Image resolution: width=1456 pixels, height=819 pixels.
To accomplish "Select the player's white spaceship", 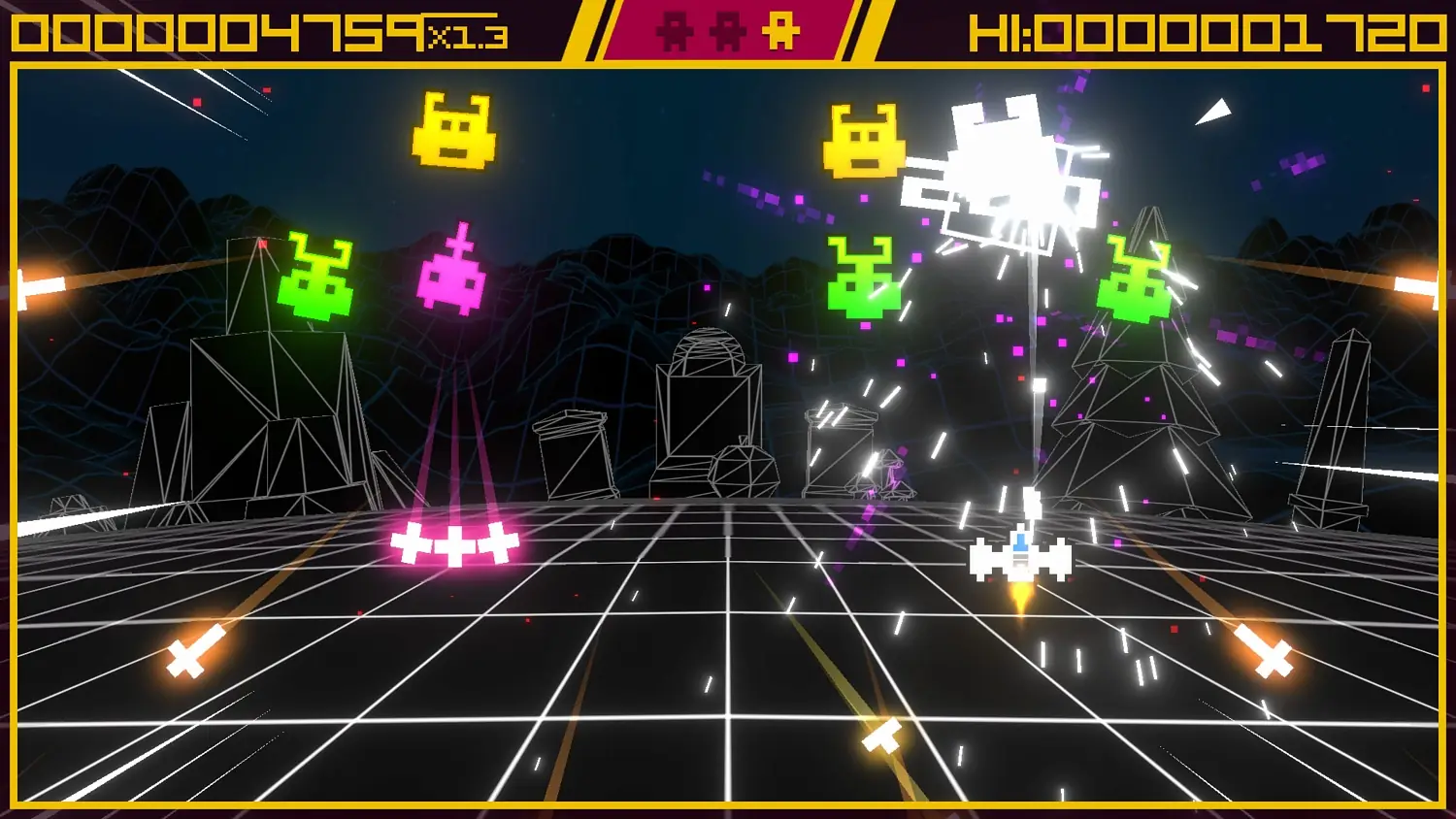I will (1020, 560).
